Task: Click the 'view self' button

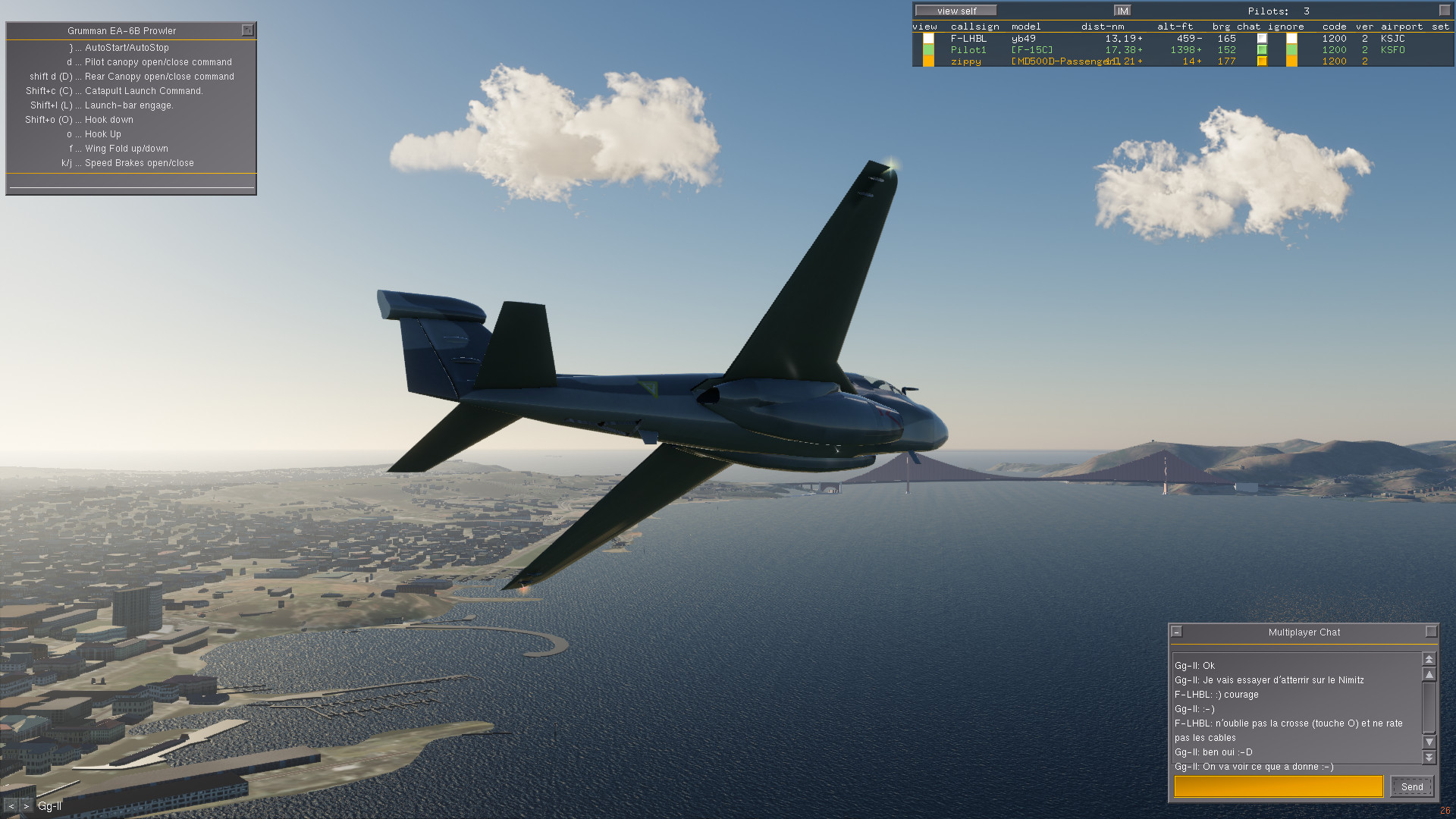Action: point(956,11)
